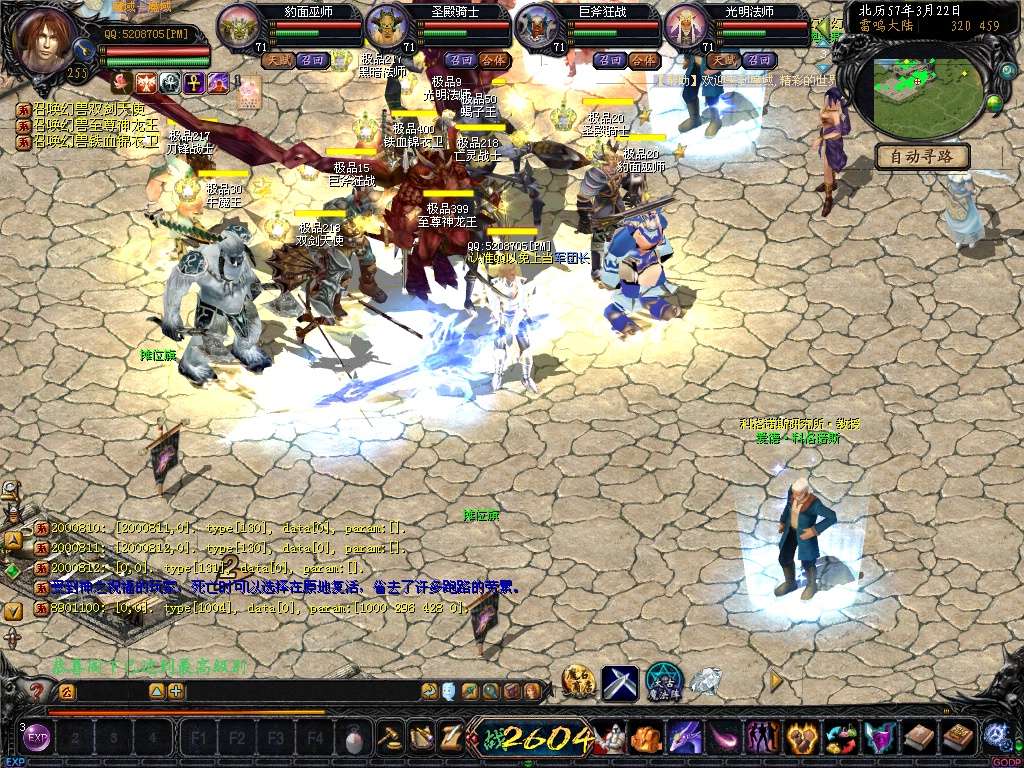Open the brown book icon at bar's end
Screen dimensions: 1024x768
(958, 738)
